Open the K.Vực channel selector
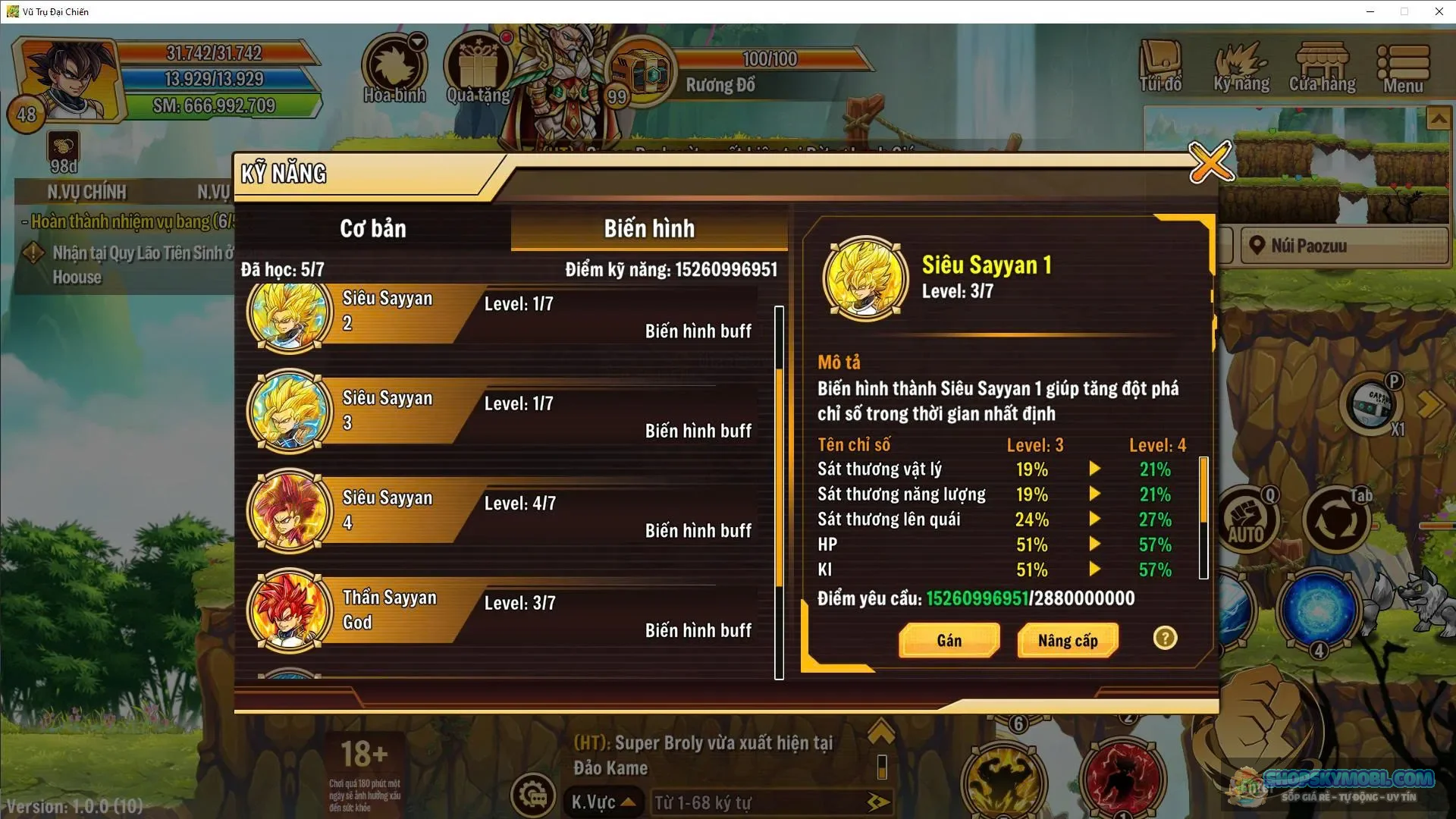Image resolution: width=1456 pixels, height=819 pixels. coord(602,802)
